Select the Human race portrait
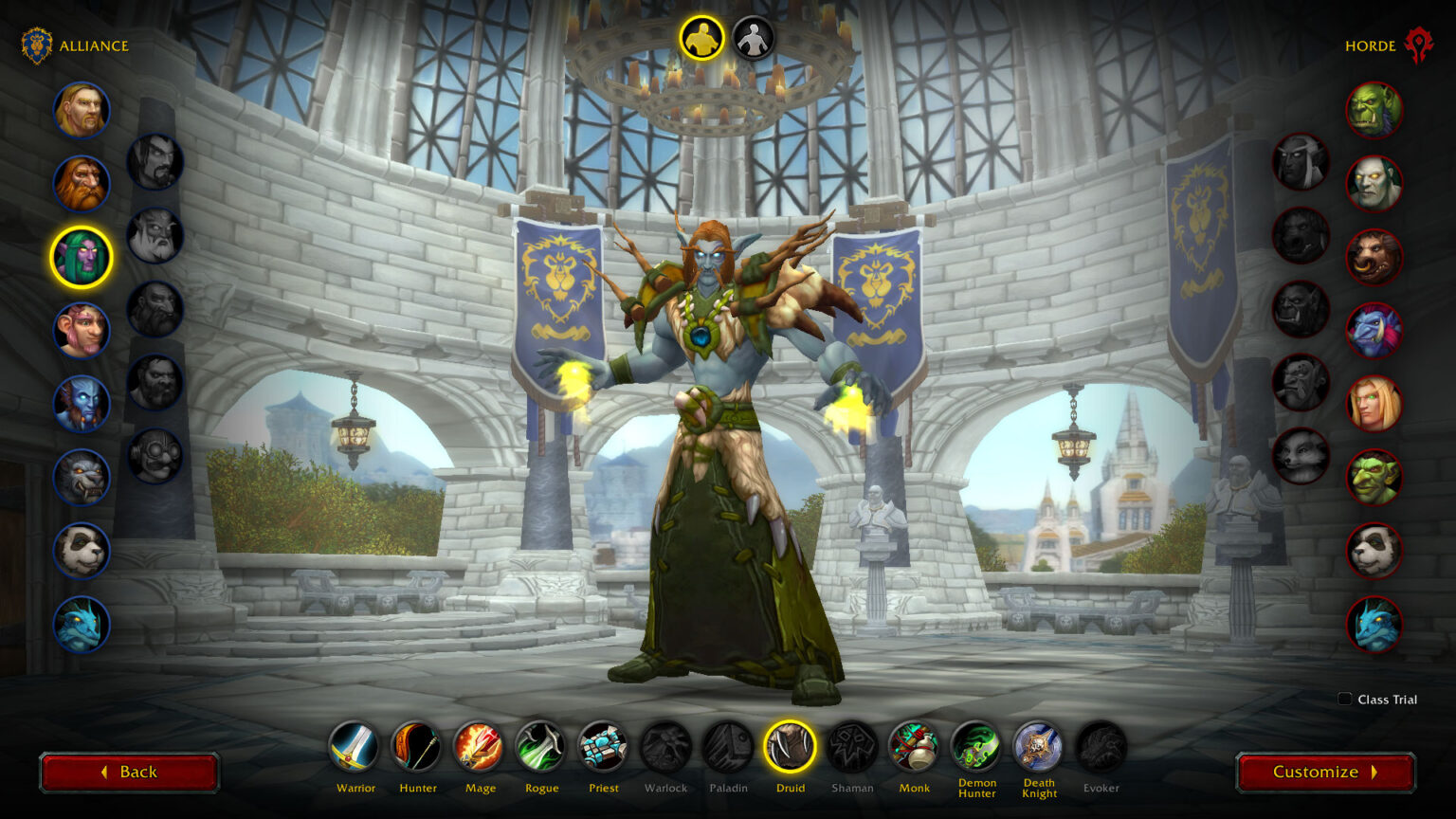 81,111
